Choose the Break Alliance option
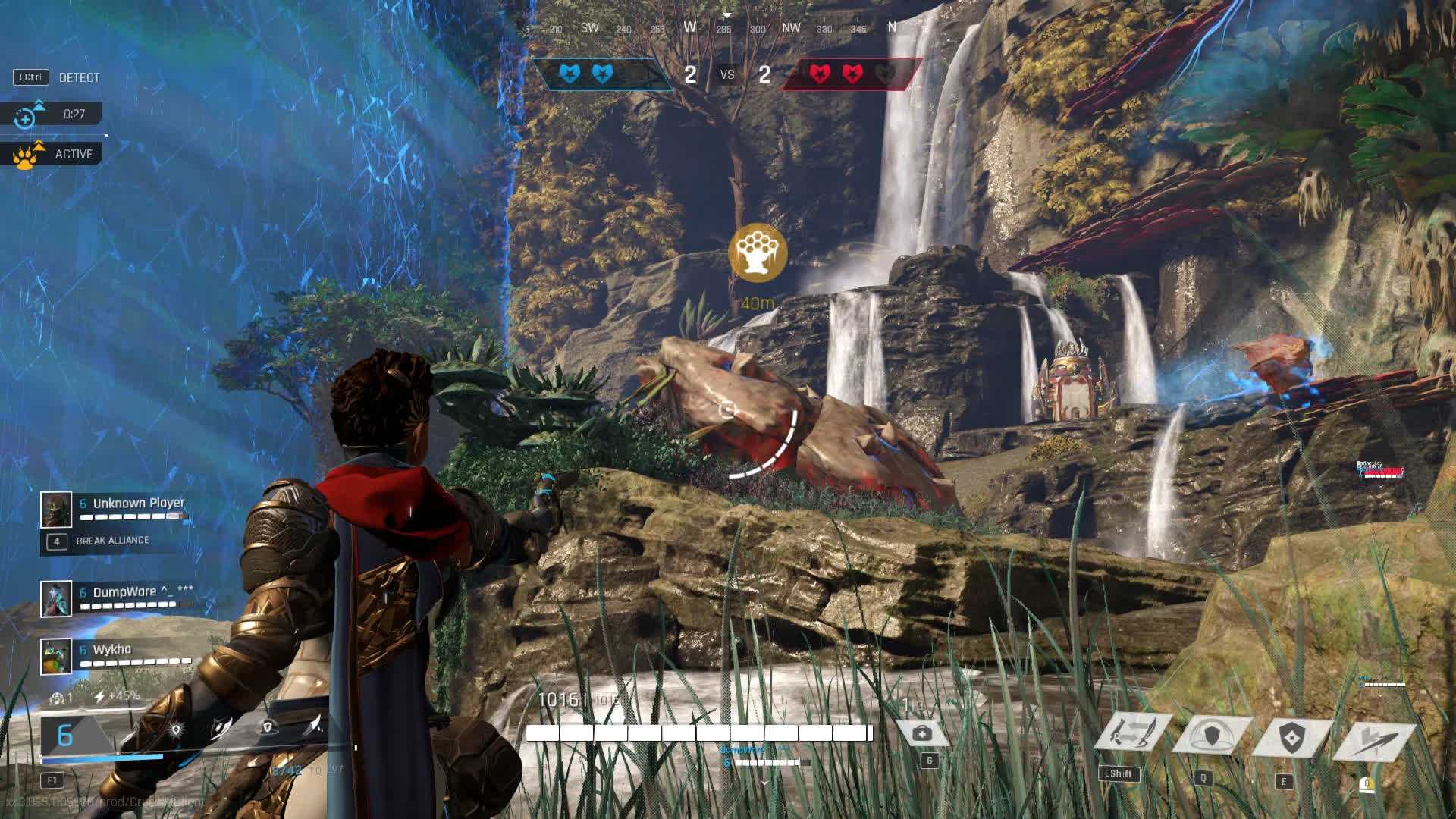1456x819 pixels. [111, 541]
